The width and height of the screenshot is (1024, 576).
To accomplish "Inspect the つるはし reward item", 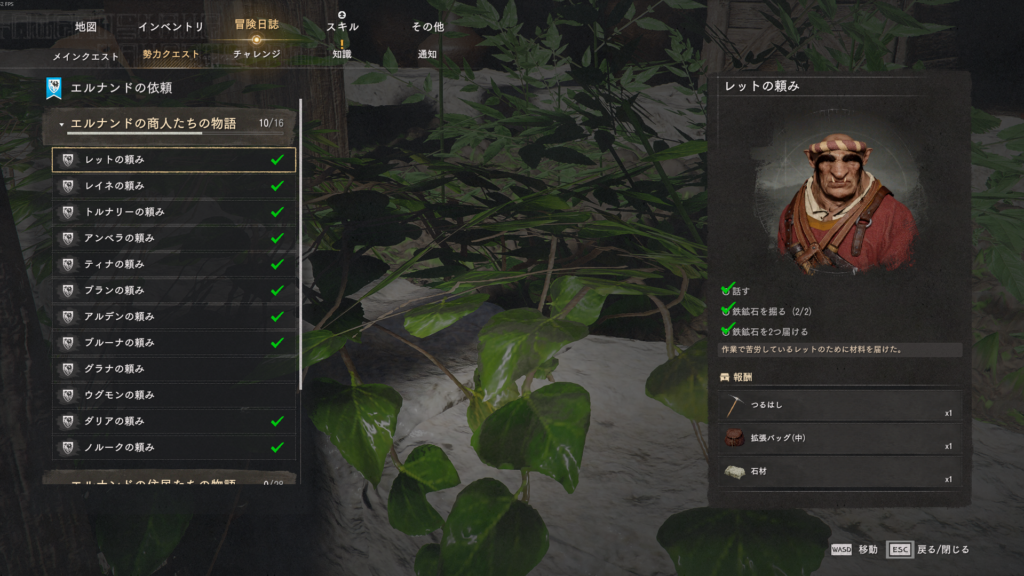I will coord(839,406).
